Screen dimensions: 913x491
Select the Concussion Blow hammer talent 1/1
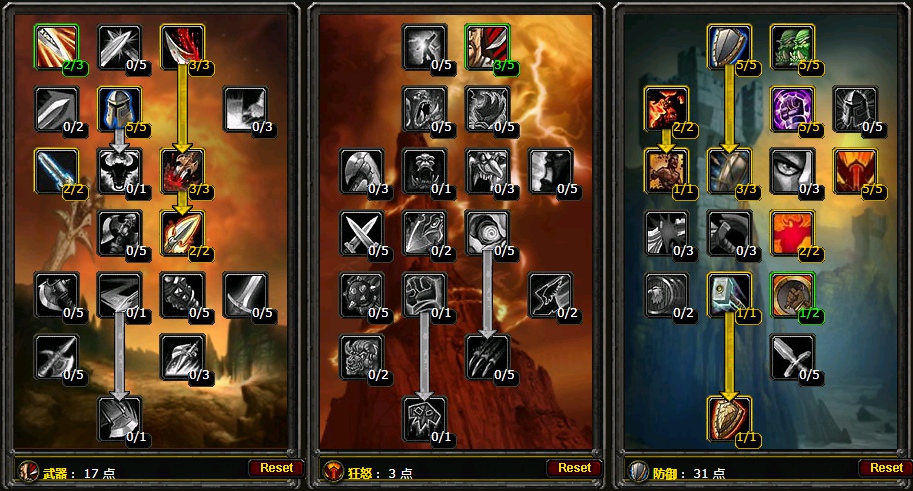729,295
